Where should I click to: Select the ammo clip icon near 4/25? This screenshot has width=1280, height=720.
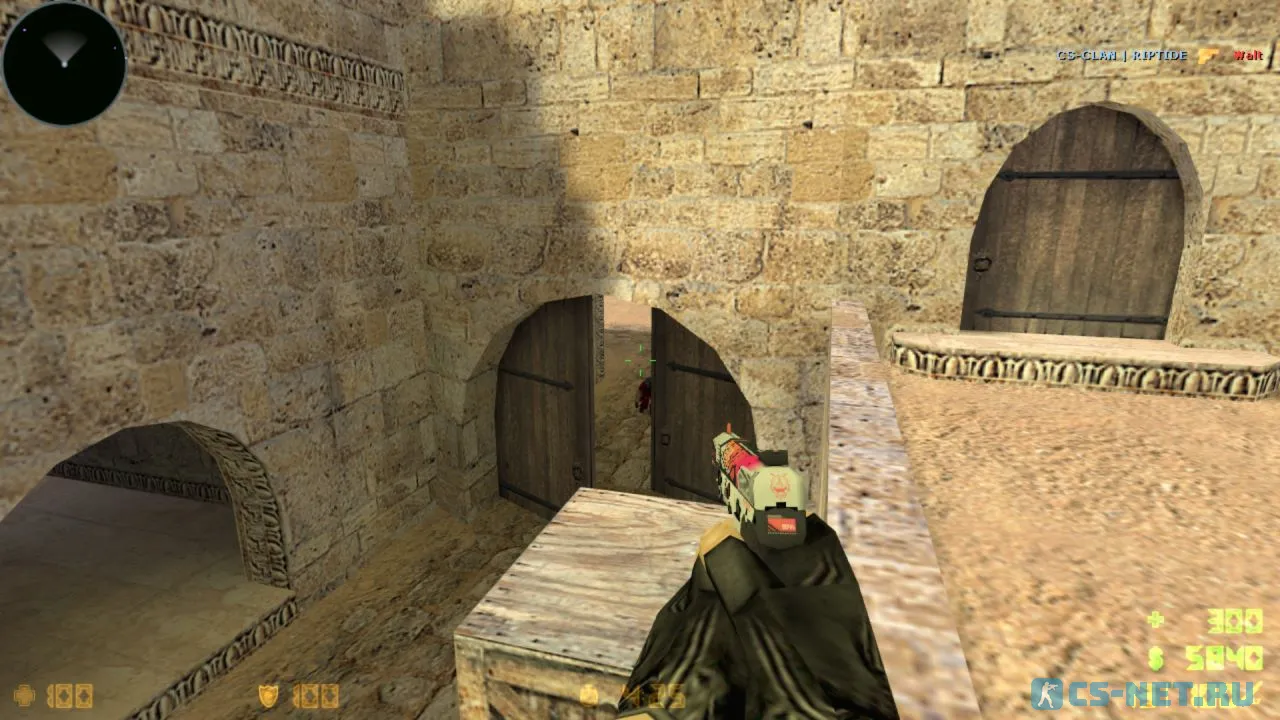click(590, 695)
